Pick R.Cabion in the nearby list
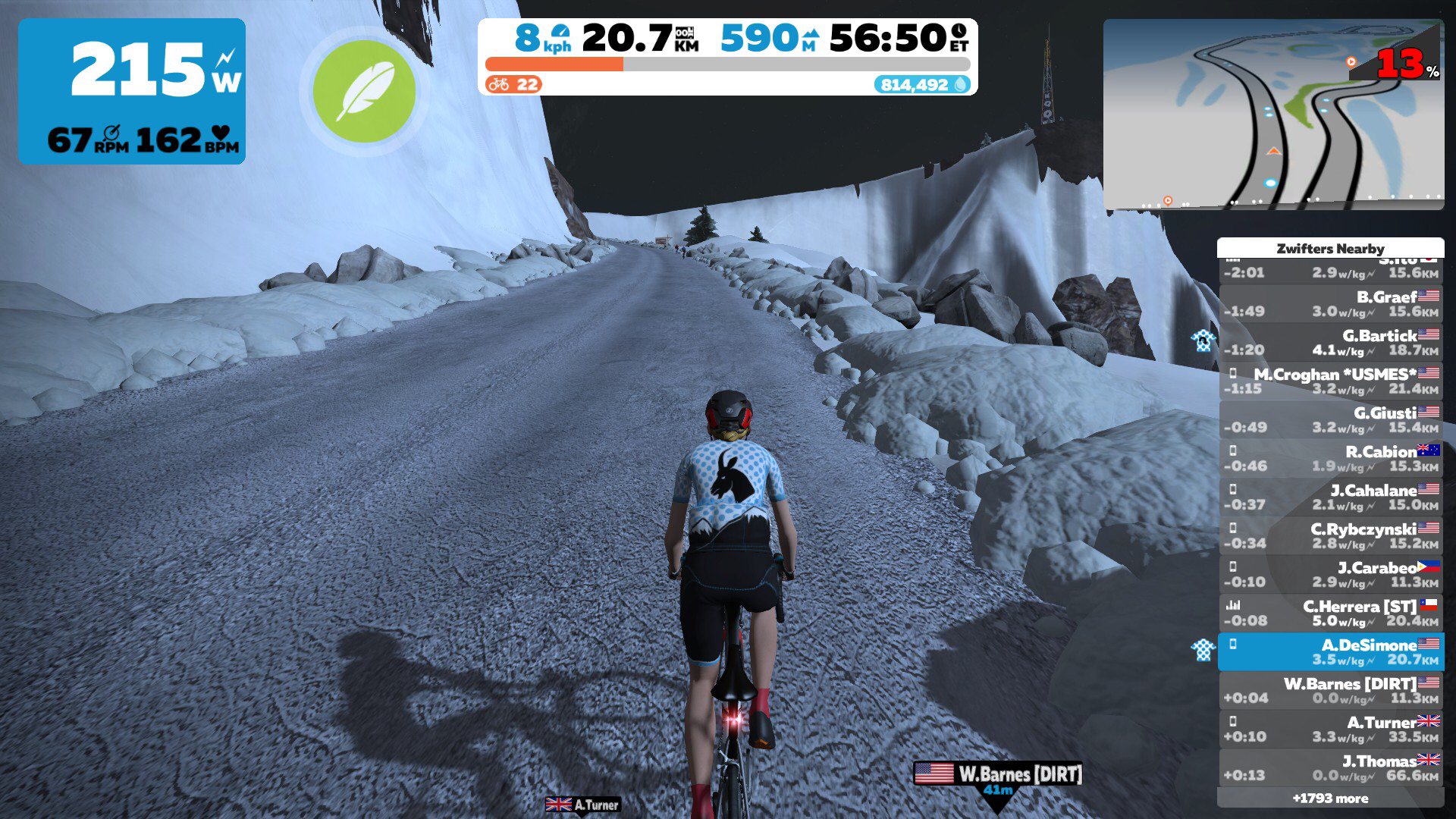The height and width of the screenshot is (819, 1456). 1331,458
